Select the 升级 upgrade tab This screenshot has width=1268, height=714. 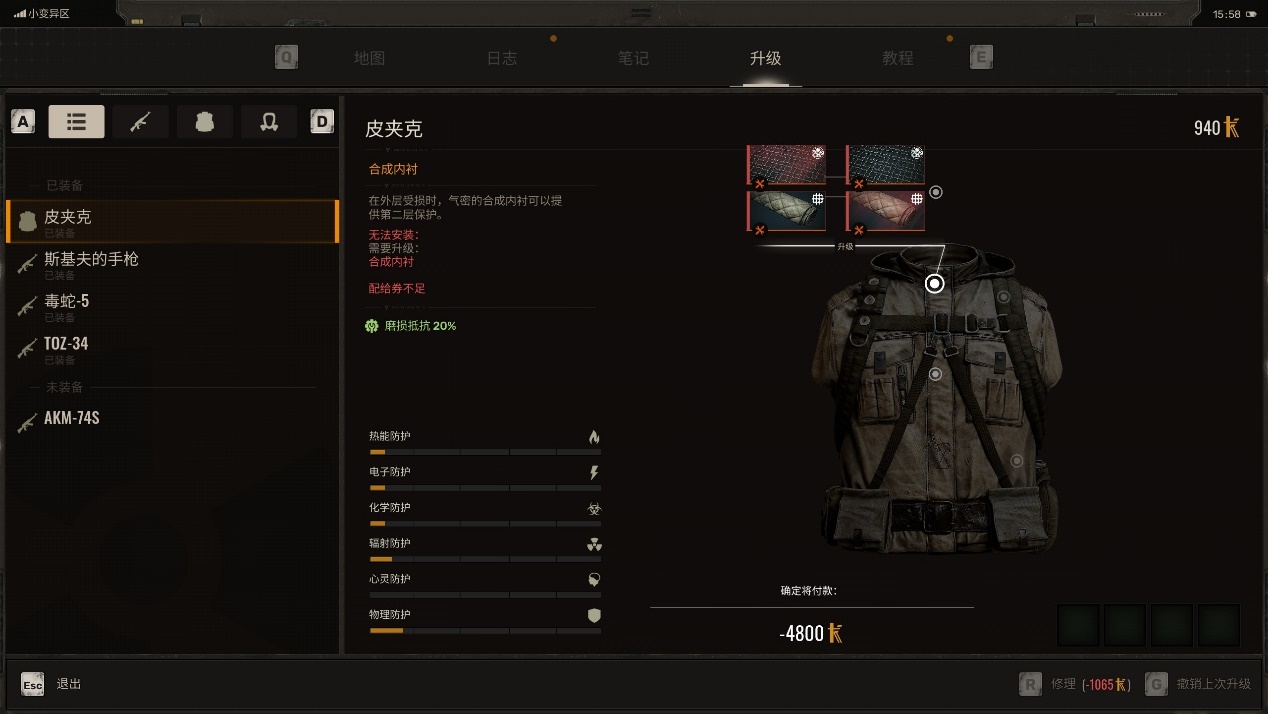tap(765, 58)
